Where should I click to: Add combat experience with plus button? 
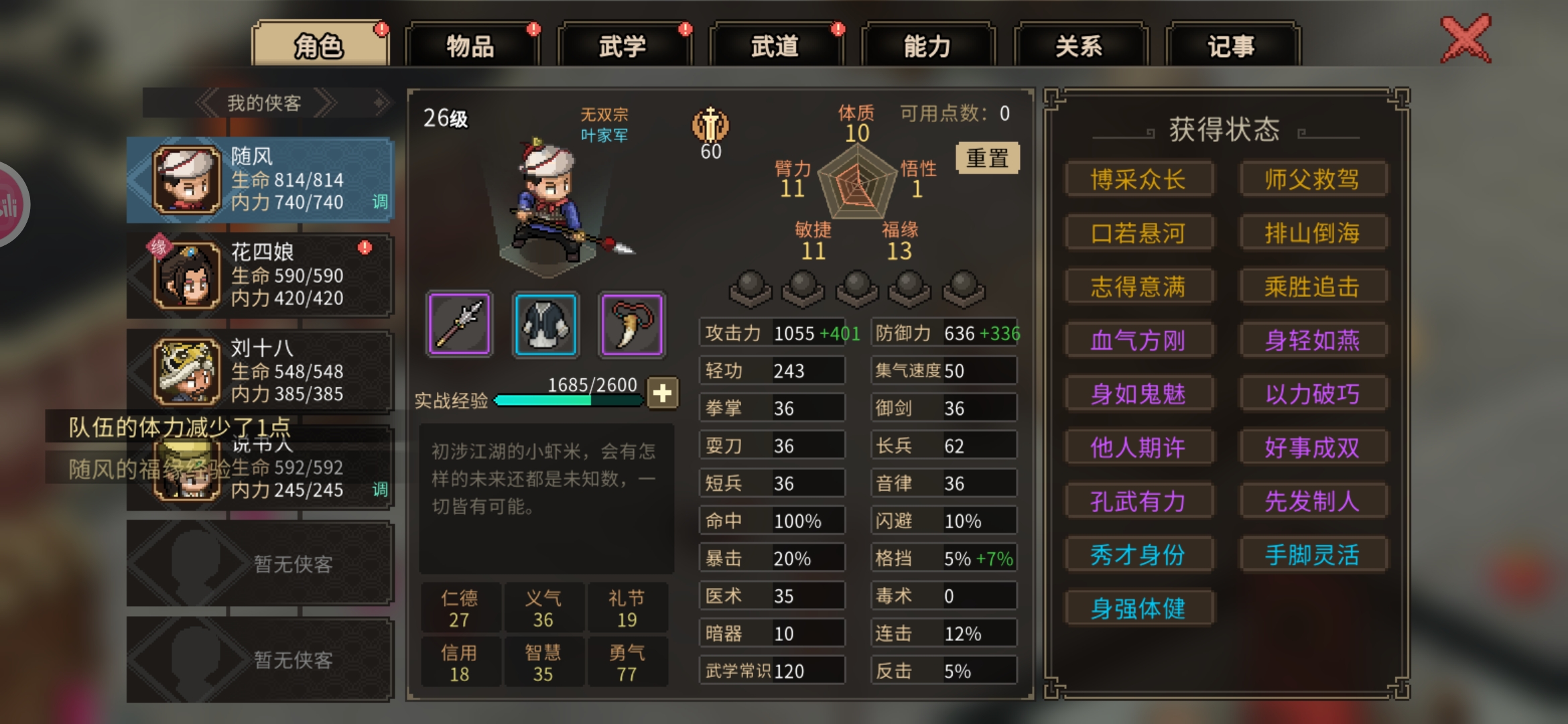point(663,394)
